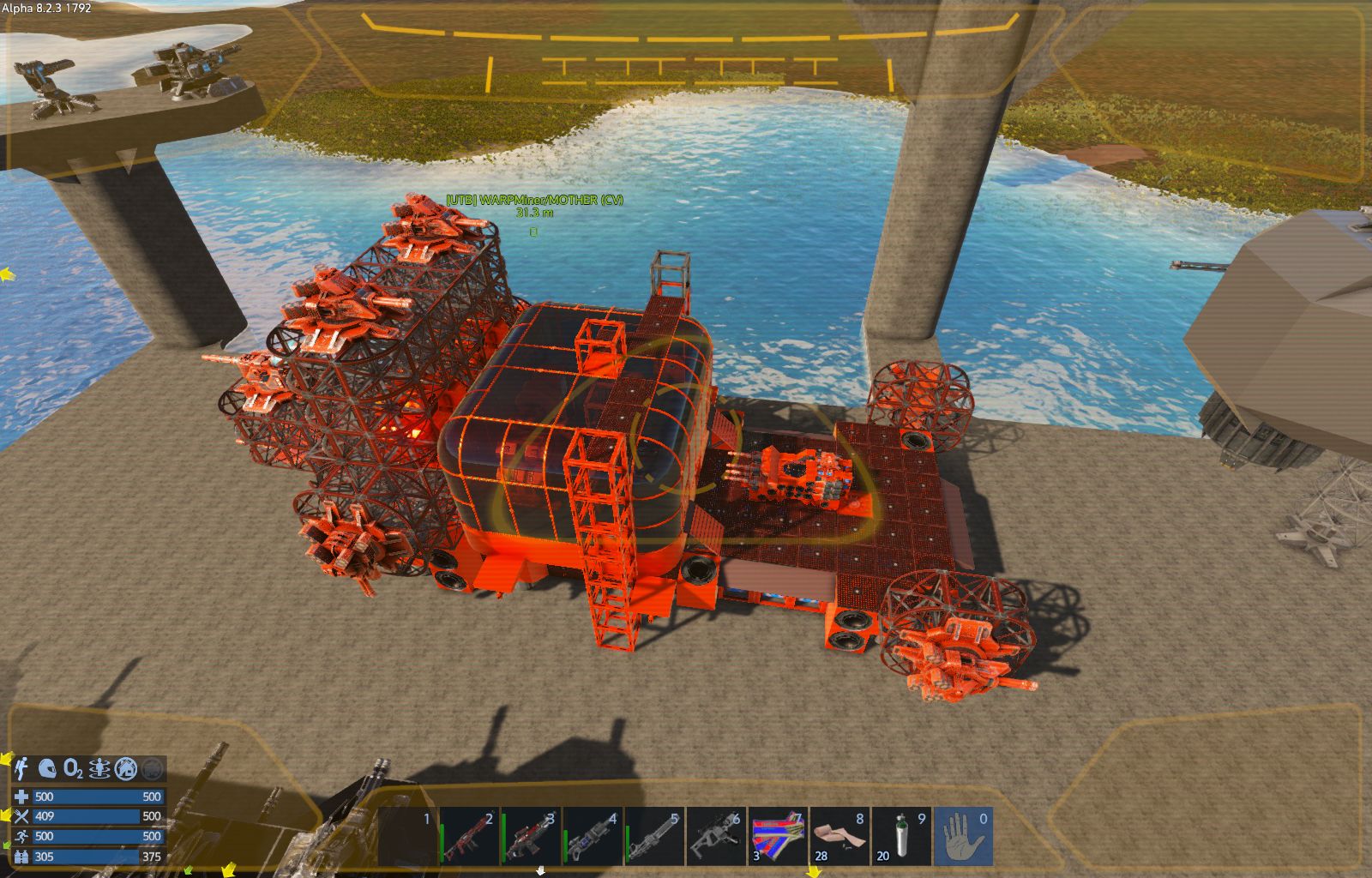This screenshot has width=1372, height=878.
Task: Select the red assault rifle in slot 2
Action: [469, 836]
